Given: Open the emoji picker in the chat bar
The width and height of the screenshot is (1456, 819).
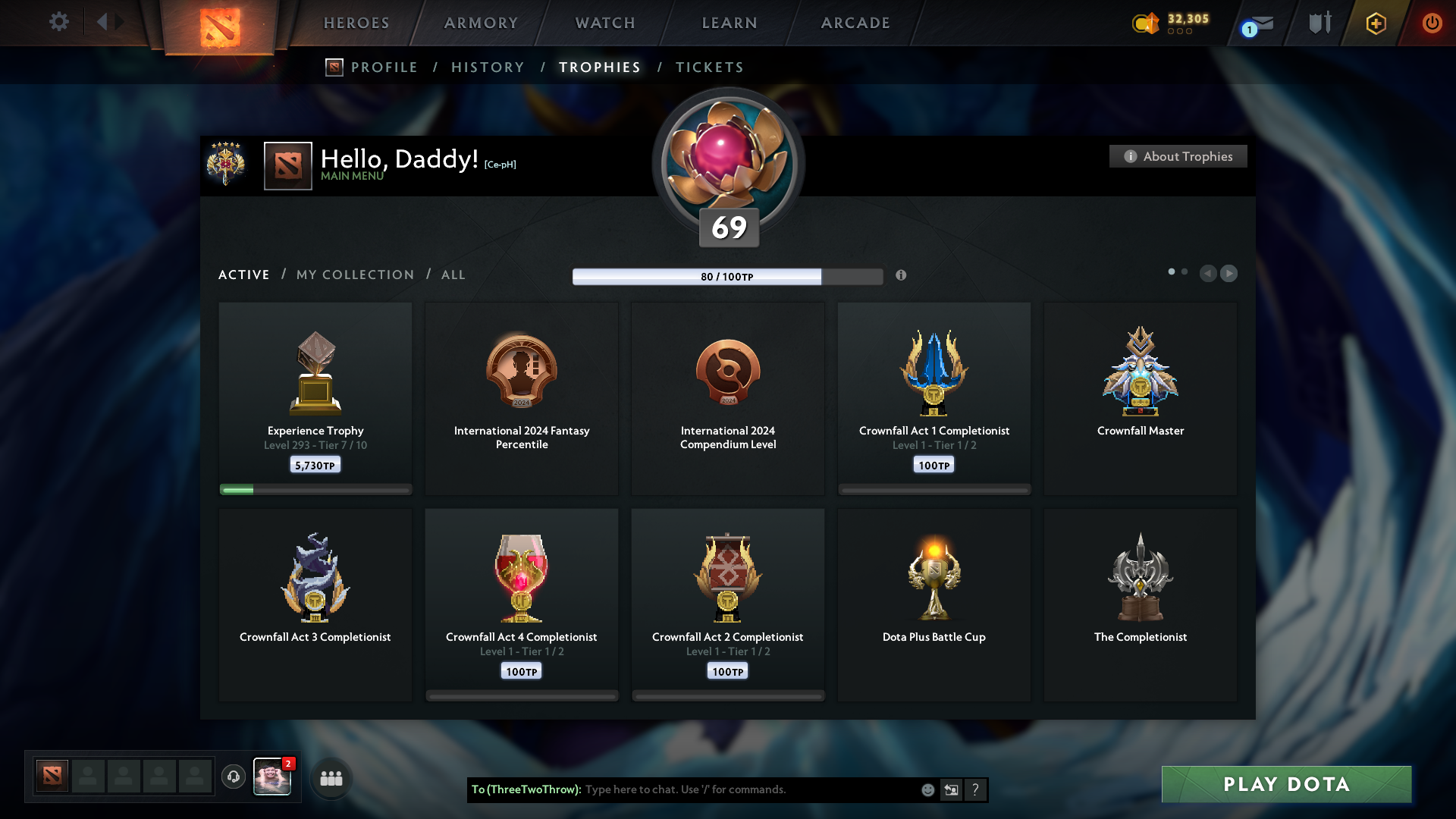Looking at the screenshot, I should tap(927, 789).
